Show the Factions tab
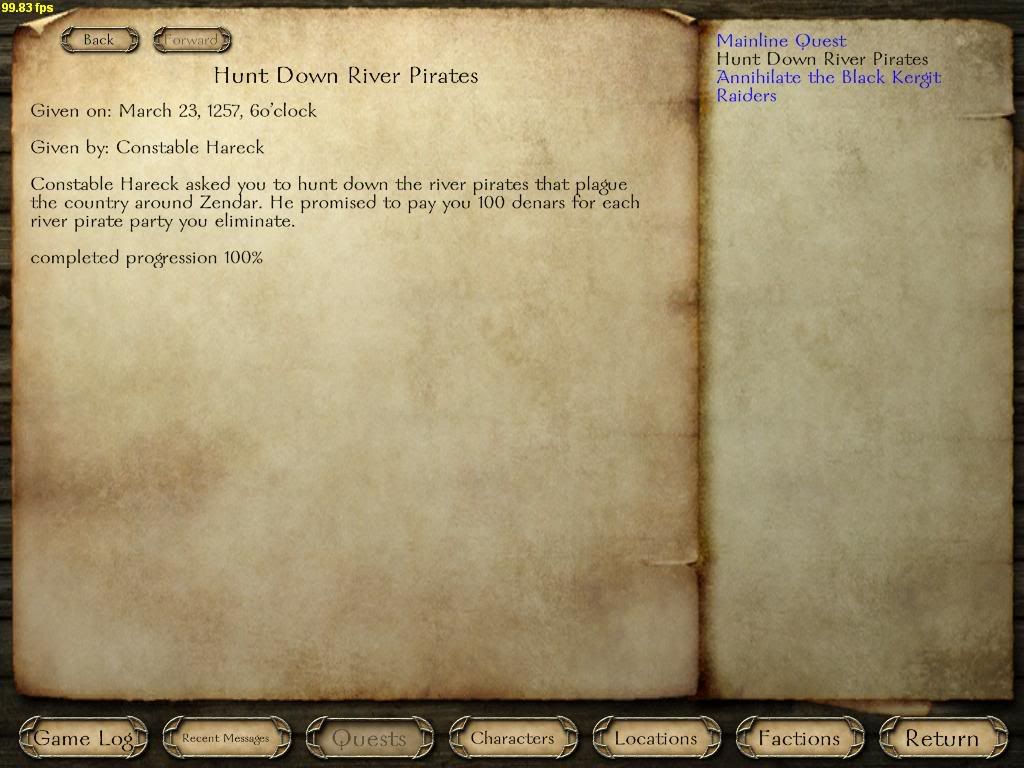 coord(799,739)
